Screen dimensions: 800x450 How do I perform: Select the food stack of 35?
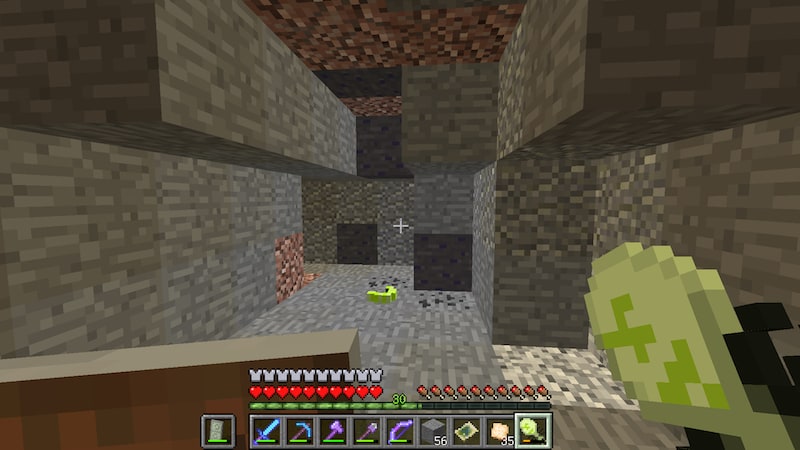pyautogui.click(x=499, y=432)
